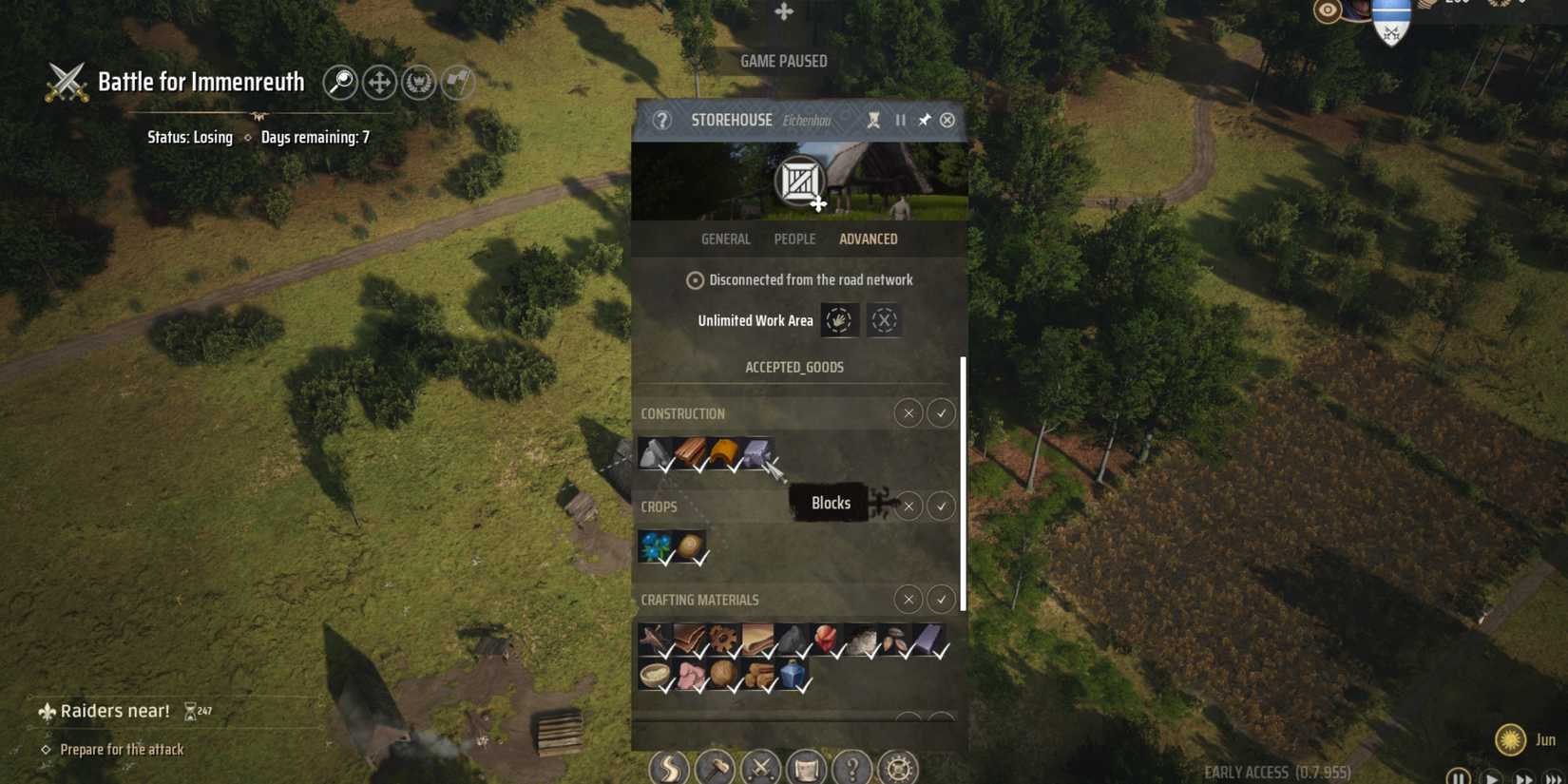Open the build menu hammer icon

coord(716,768)
